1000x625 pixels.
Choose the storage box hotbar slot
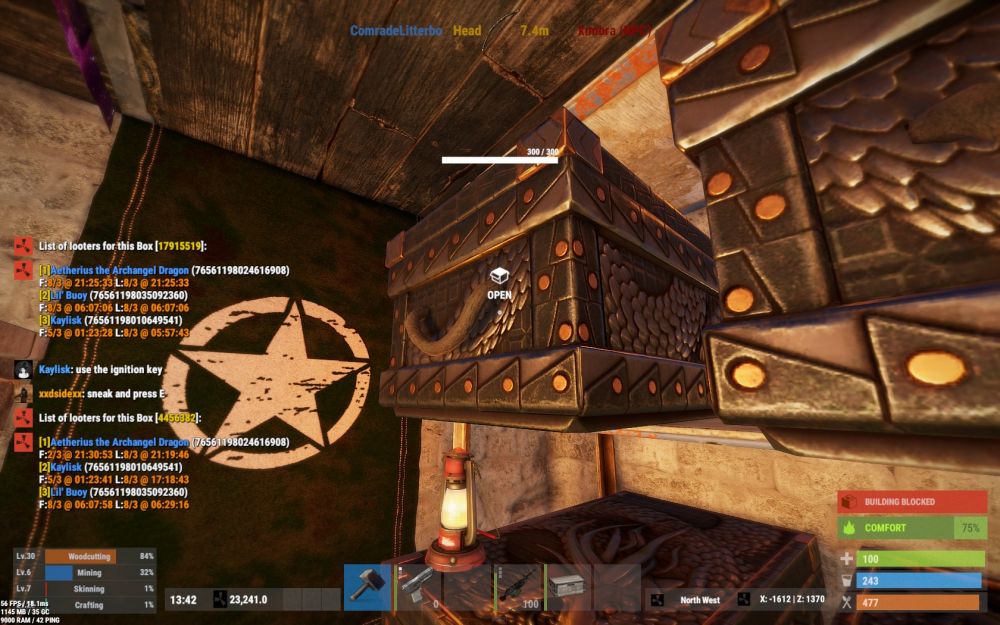[x=567, y=587]
